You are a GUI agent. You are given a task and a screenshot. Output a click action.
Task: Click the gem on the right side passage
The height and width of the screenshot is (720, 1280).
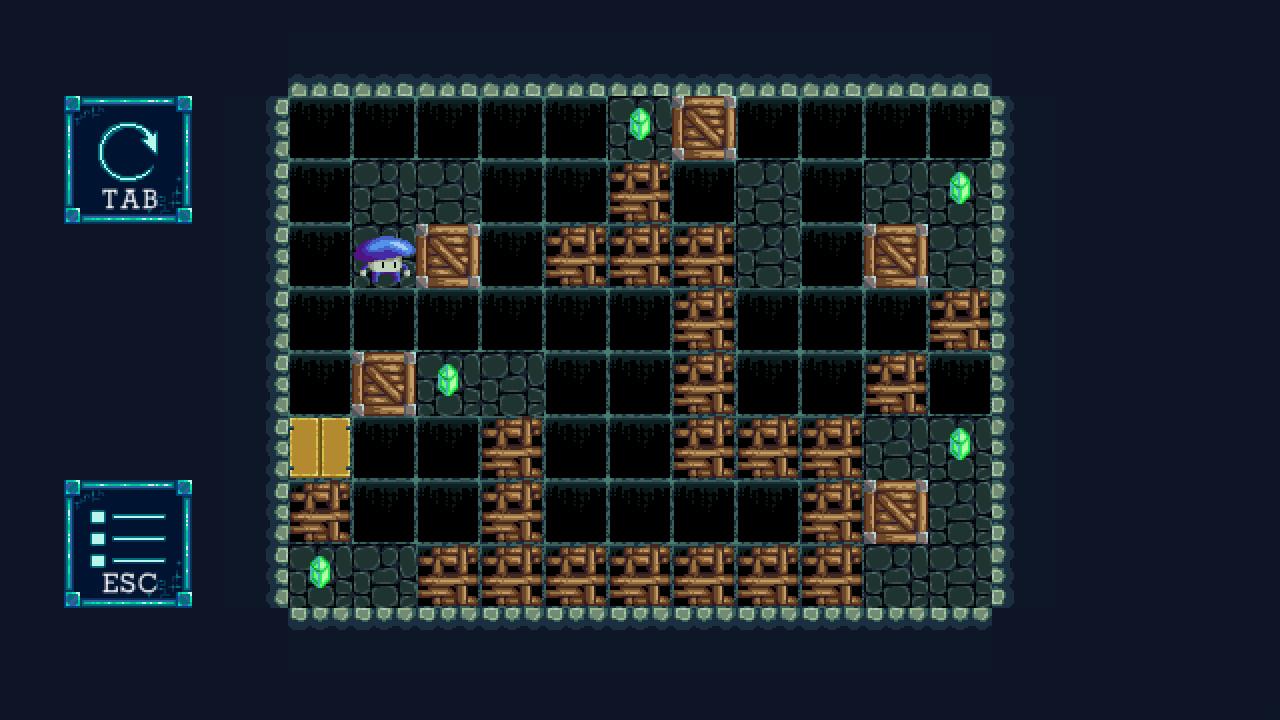click(958, 447)
